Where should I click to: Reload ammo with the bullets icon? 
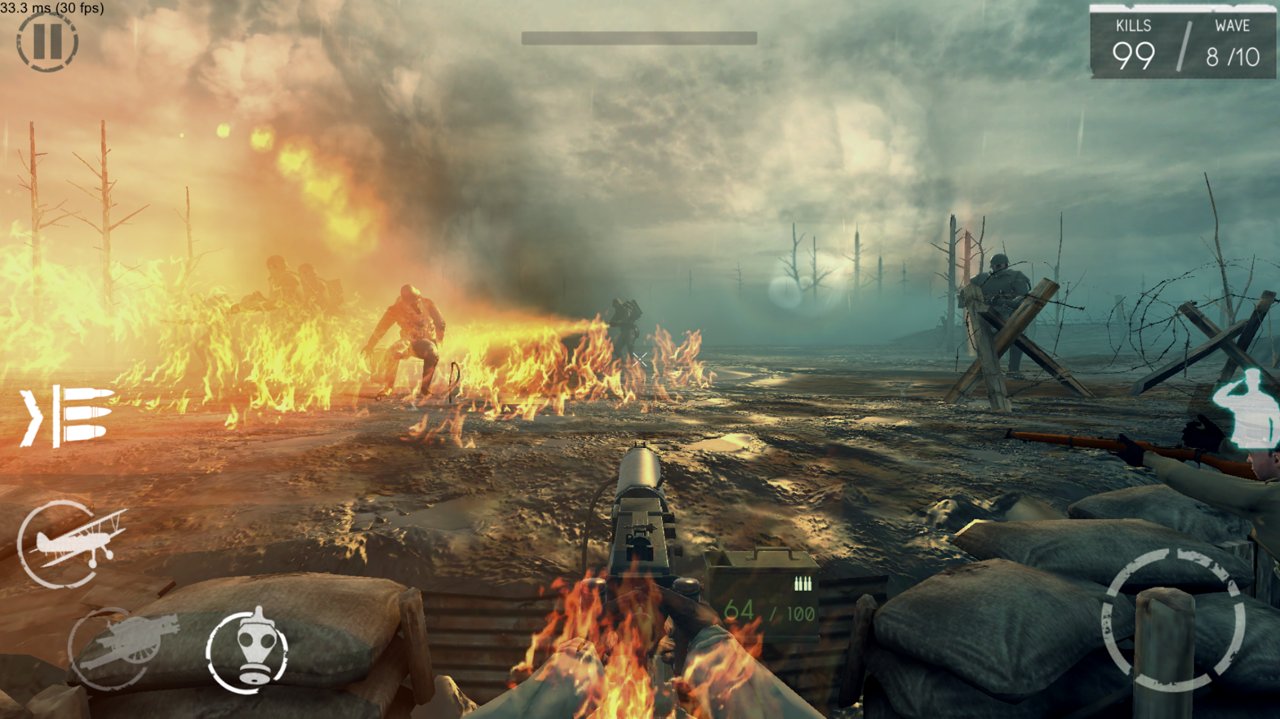[68, 416]
